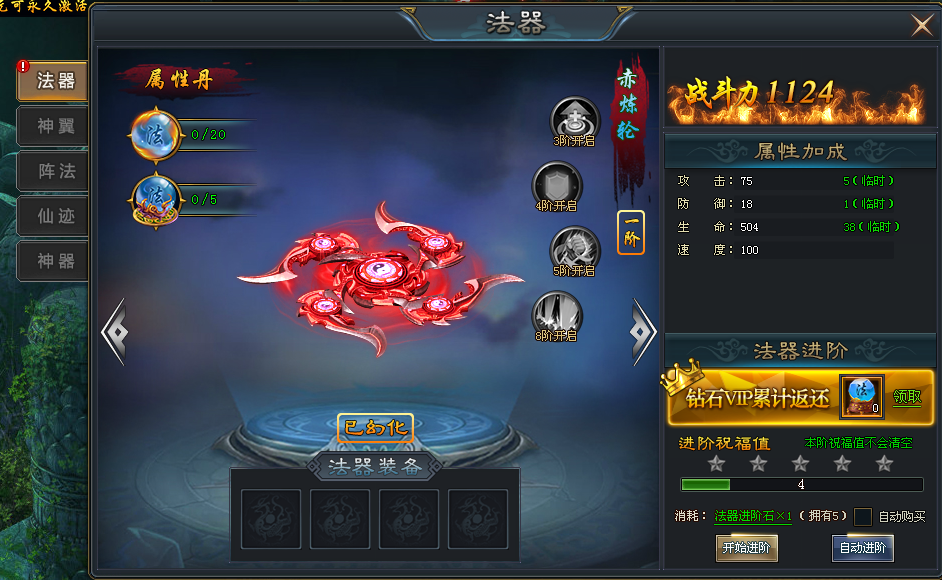This screenshot has height=580, width=942.
Task: Select the 4阶开启 shield skill icon
Action: tap(556, 186)
